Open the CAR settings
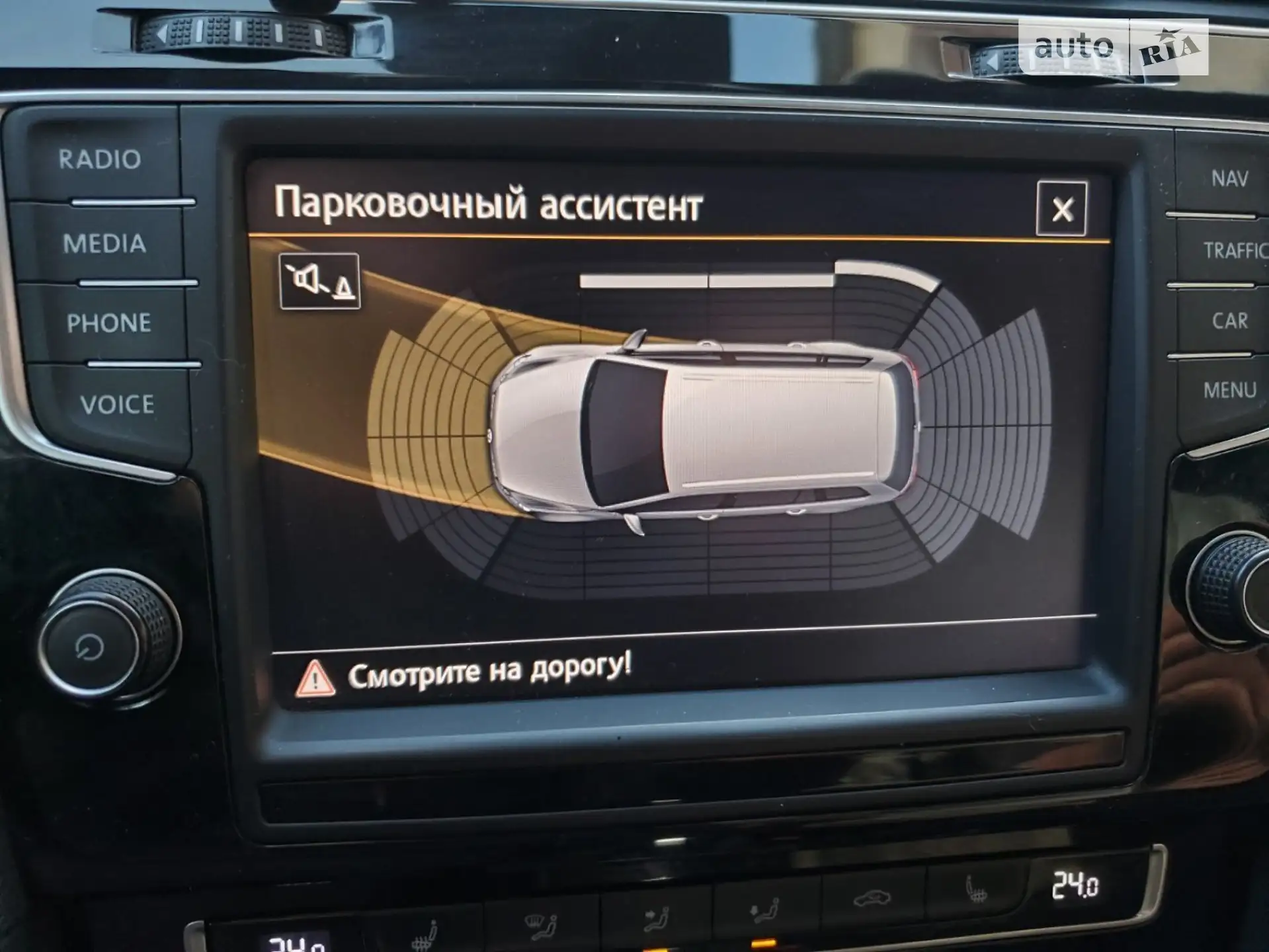 (x=1229, y=321)
